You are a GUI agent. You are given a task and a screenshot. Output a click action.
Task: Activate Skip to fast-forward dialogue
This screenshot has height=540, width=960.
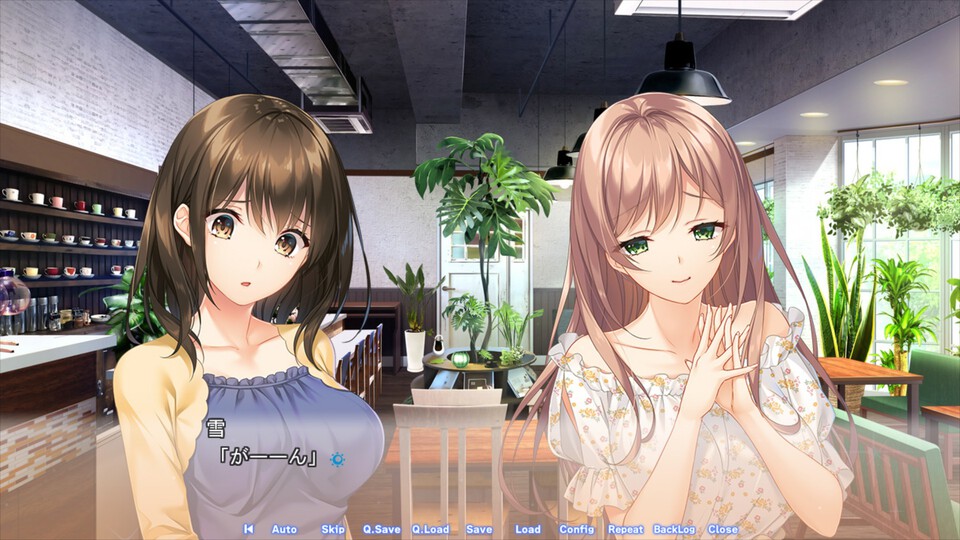coord(333,529)
